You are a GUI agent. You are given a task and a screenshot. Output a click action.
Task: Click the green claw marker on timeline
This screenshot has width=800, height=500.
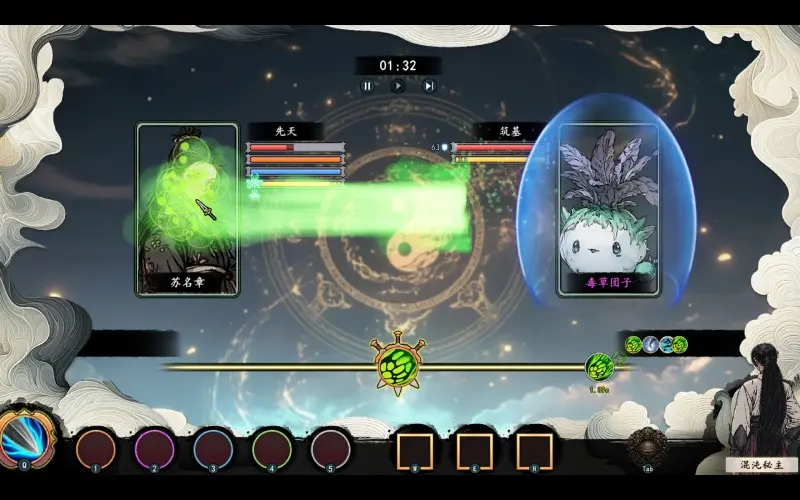(x=599, y=366)
